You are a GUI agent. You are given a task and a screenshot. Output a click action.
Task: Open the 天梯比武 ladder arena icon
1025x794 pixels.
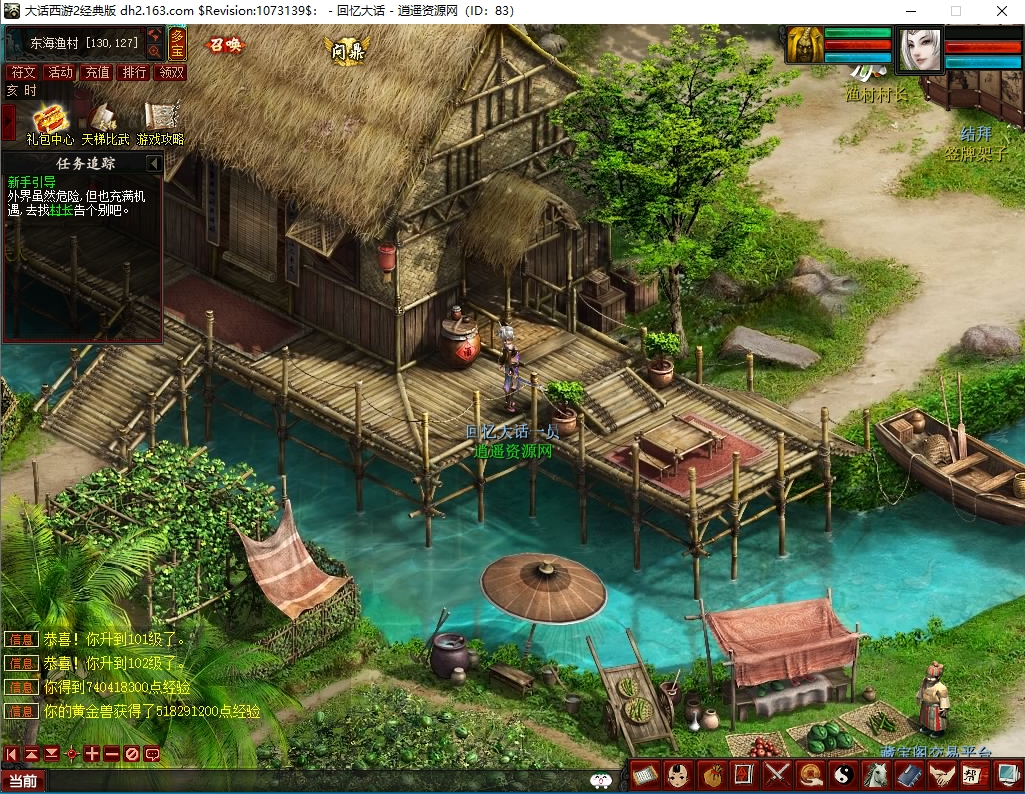click(105, 118)
